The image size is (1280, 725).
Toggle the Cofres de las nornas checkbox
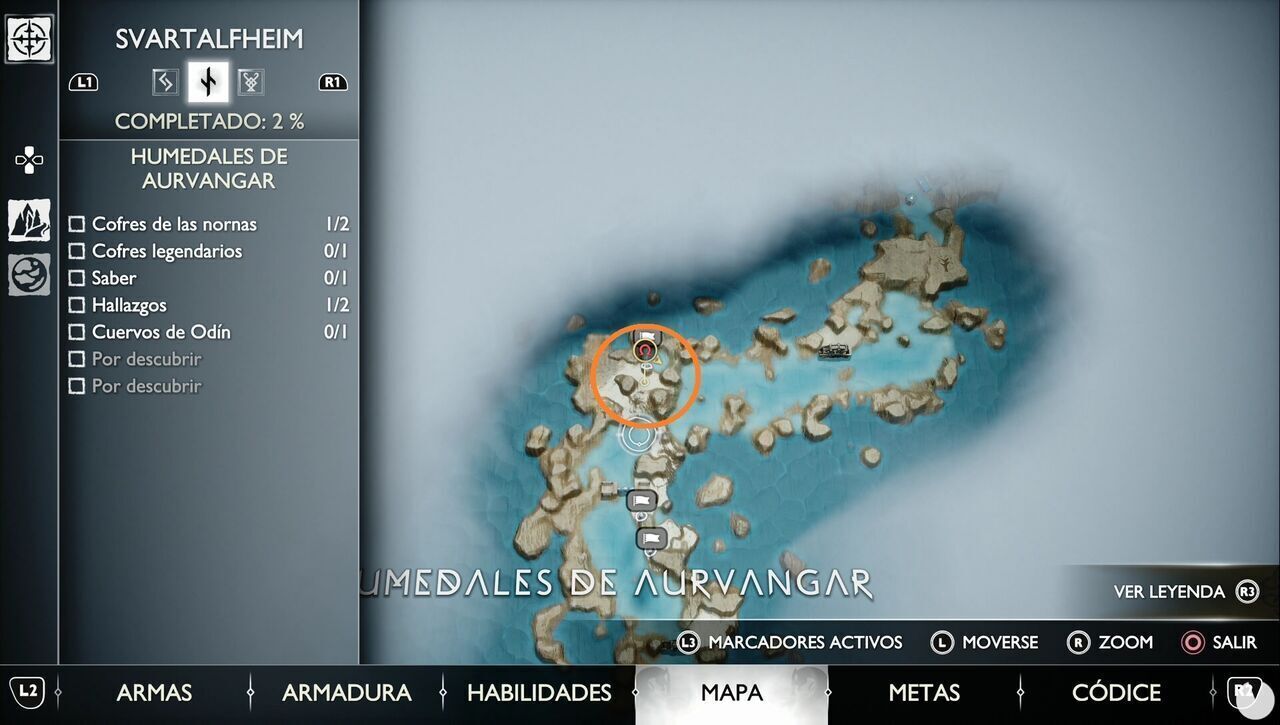click(x=77, y=224)
